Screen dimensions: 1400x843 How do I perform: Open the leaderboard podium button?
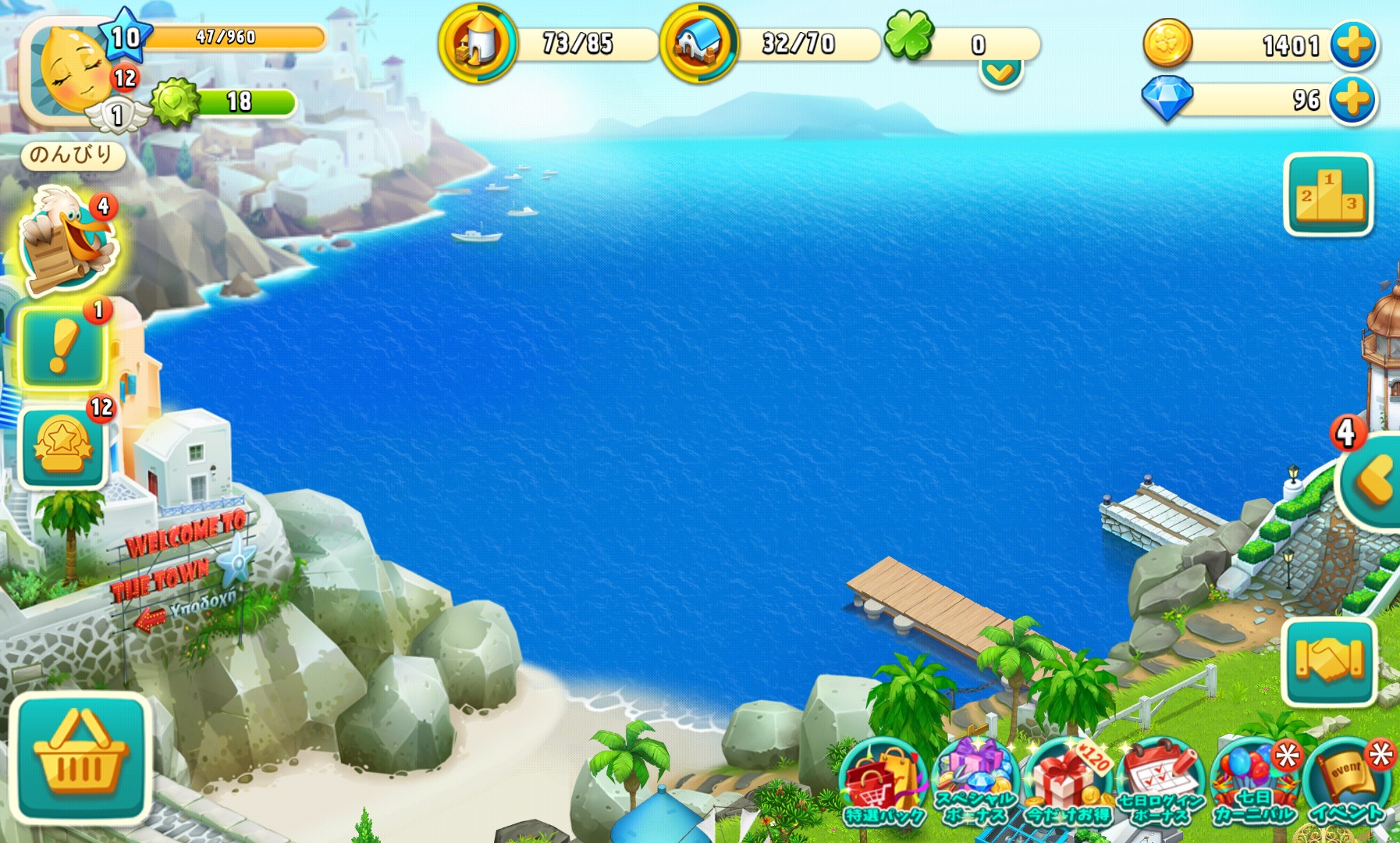click(x=1328, y=194)
